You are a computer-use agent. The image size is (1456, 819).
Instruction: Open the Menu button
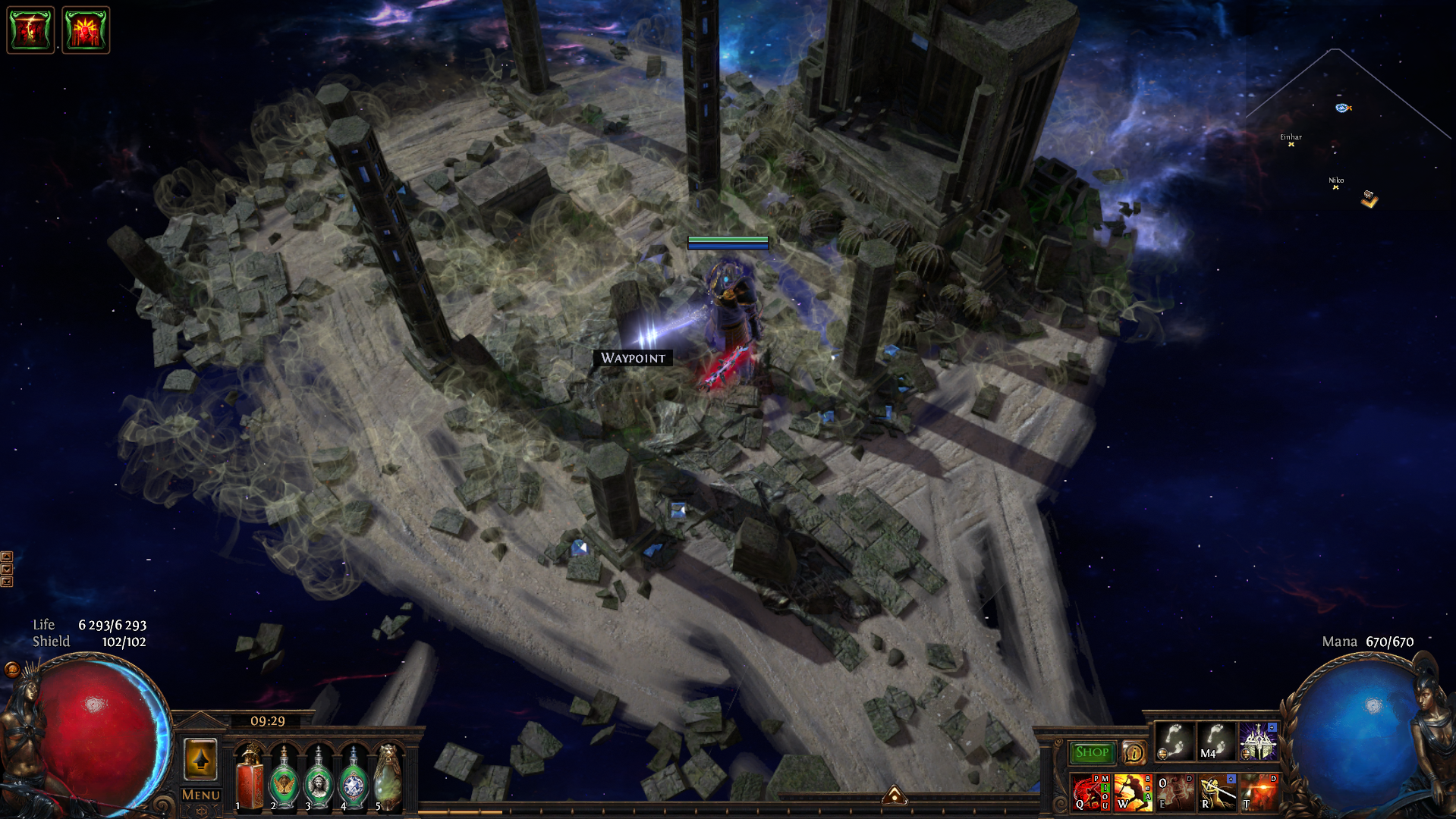tap(200, 795)
